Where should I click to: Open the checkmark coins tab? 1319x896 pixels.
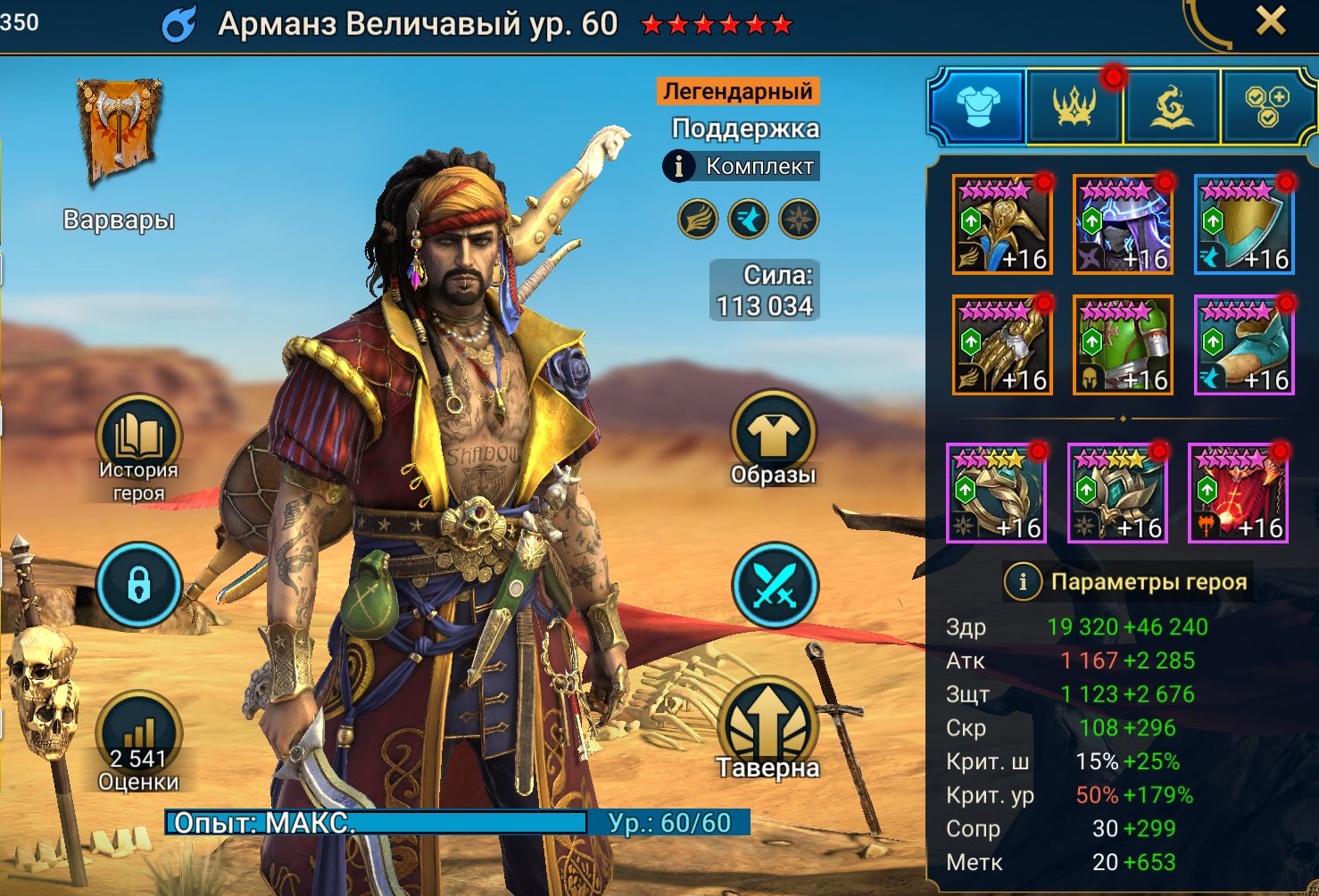tap(1266, 107)
